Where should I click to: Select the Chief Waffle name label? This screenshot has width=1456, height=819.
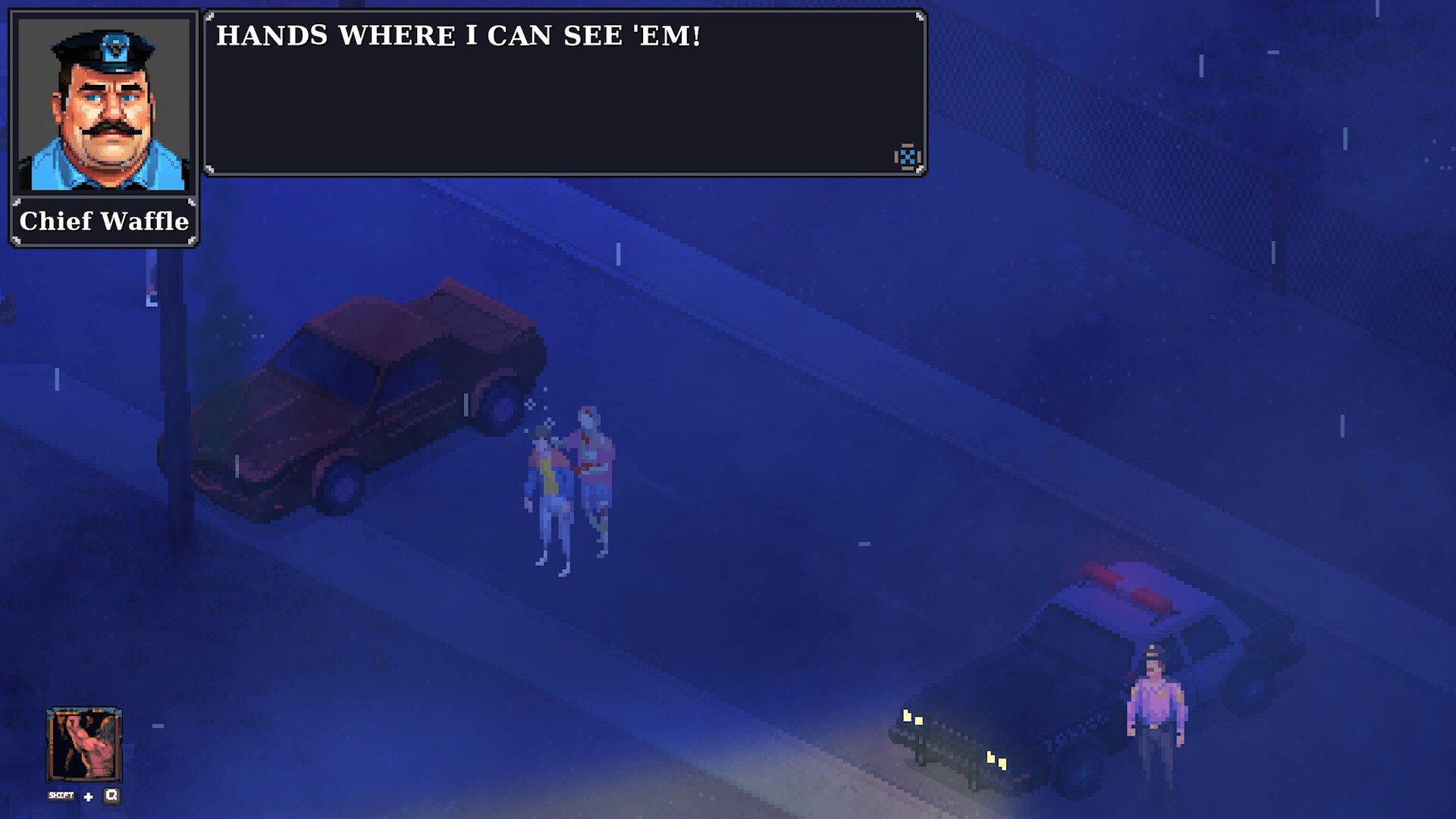click(104, 222)
